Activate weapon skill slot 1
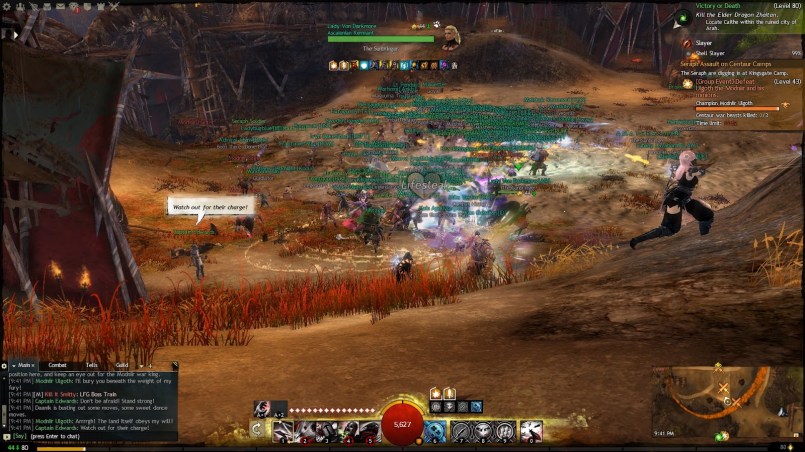 coord(284,431)
